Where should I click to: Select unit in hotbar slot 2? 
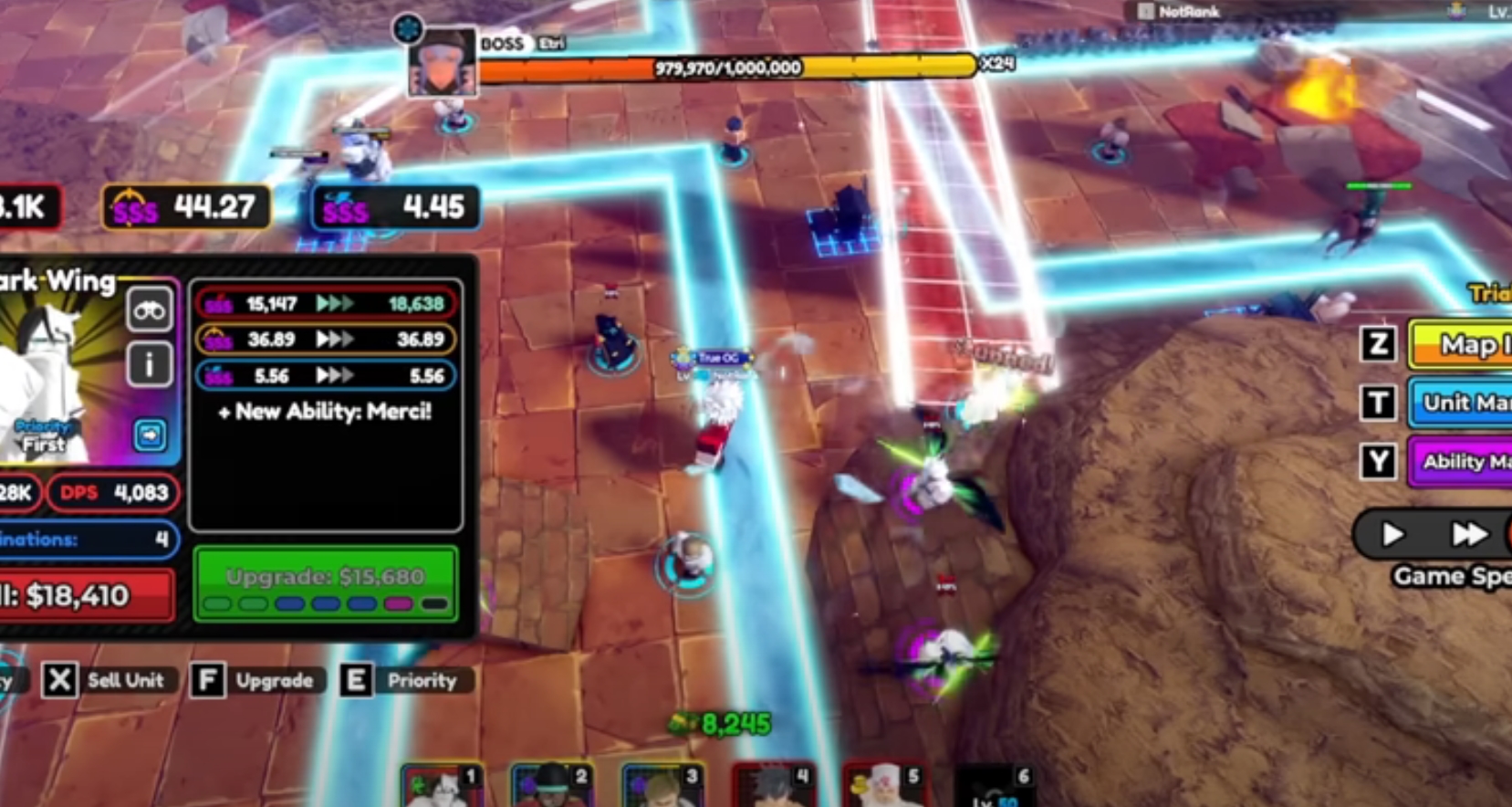[x=553, y=787]
